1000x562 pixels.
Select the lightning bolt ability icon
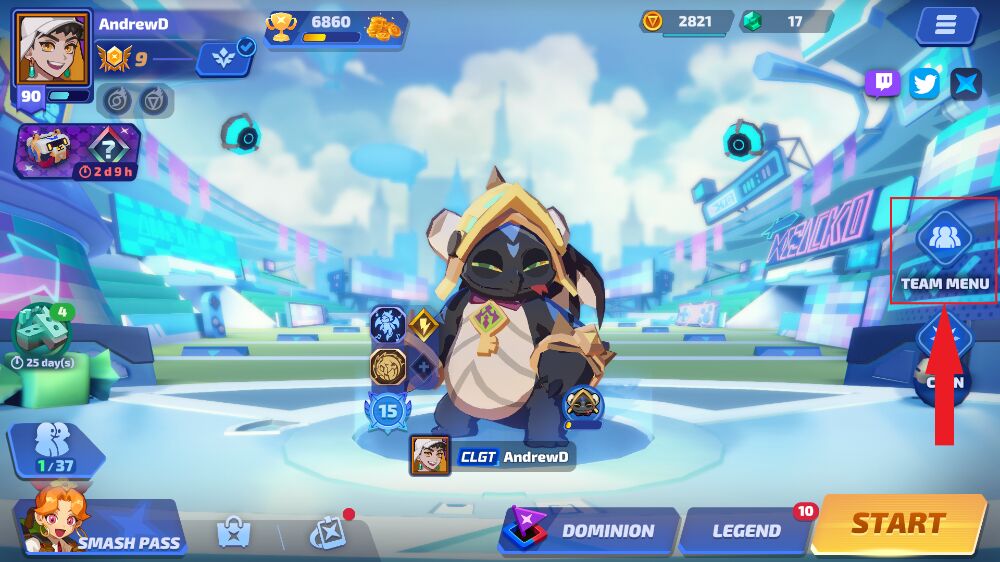tap(423, 324)
